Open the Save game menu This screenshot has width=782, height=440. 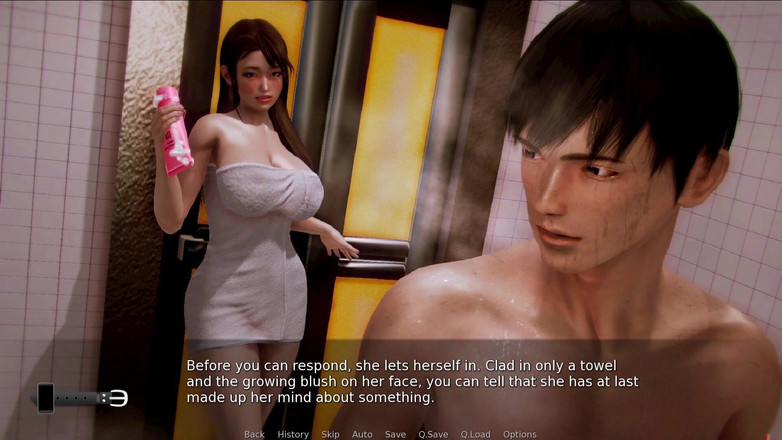click(x=395, y=434)
